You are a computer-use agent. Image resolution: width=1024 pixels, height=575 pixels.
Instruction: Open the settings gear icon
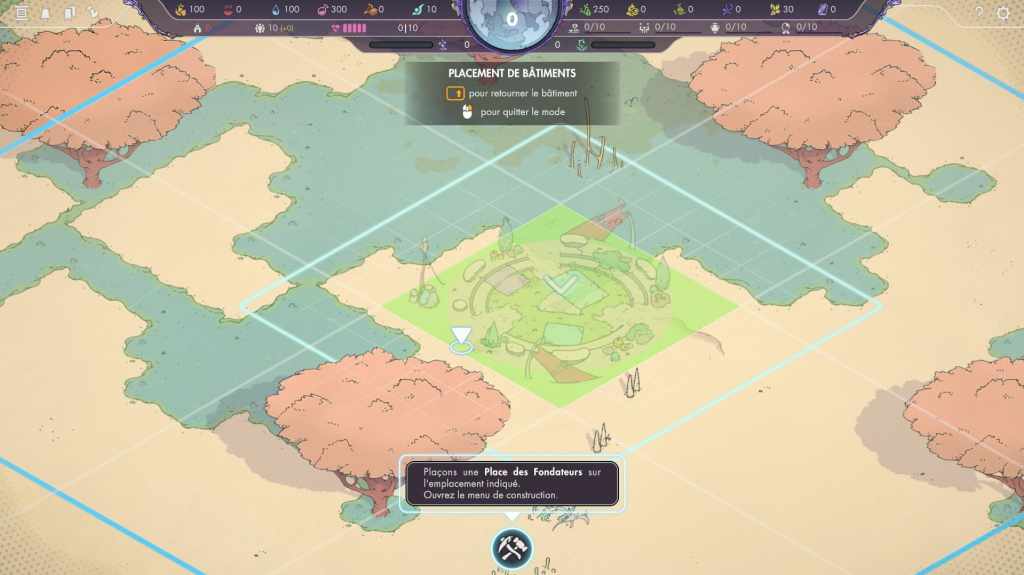point(1004,13)
